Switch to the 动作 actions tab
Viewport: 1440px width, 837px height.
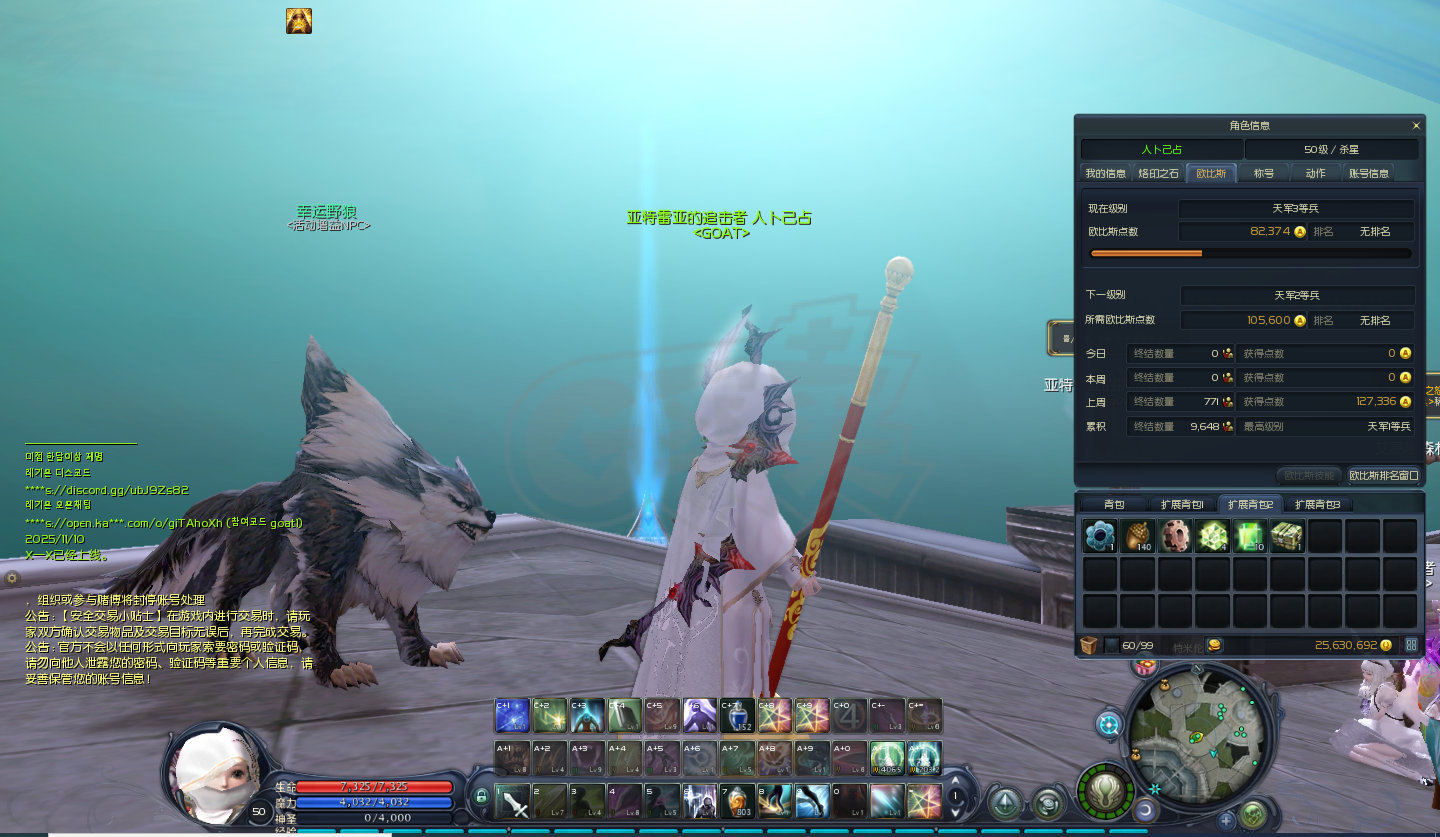click(x=1315, y=173)
